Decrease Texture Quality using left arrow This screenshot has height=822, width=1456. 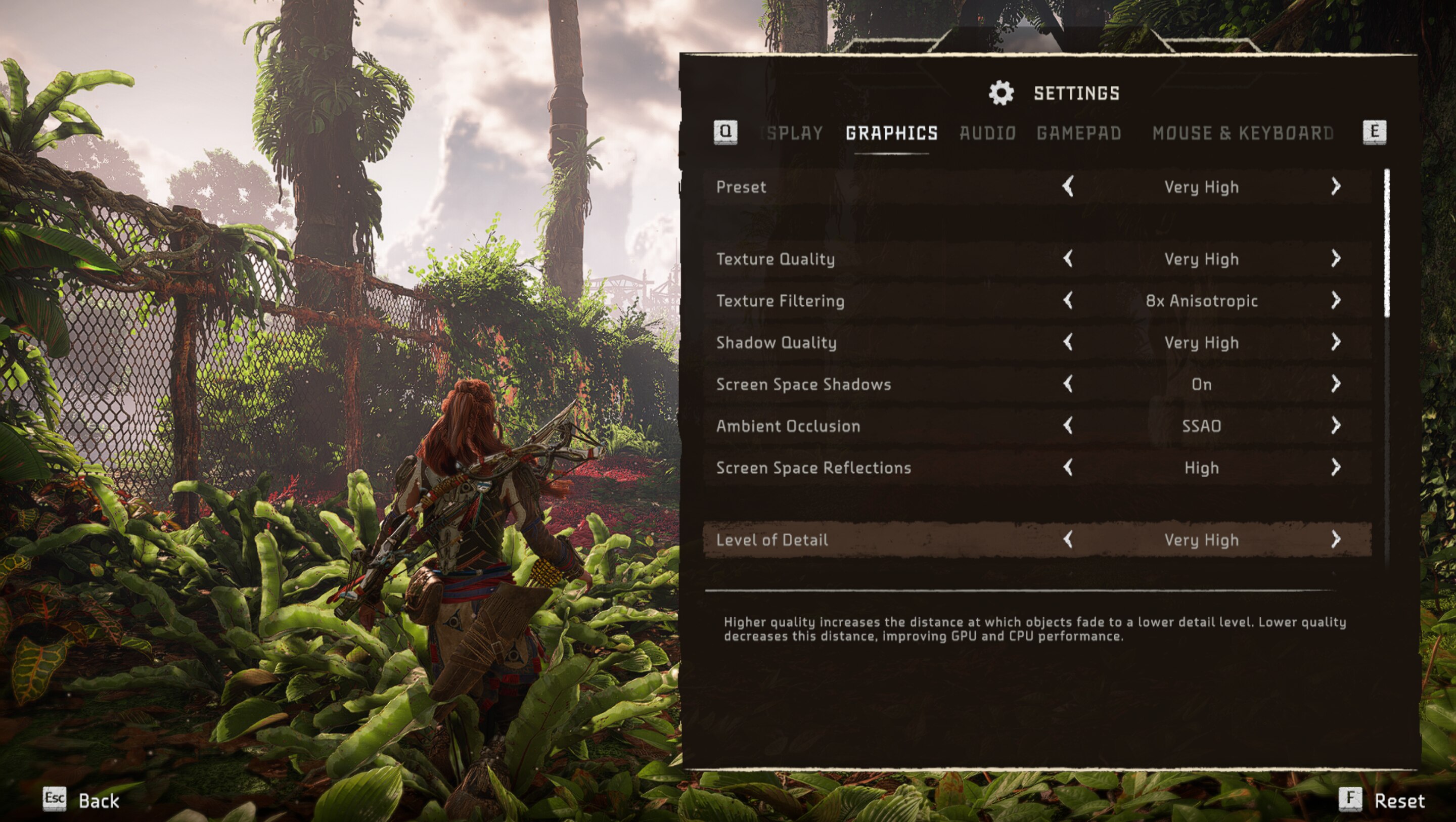(x=1068, y=259)
